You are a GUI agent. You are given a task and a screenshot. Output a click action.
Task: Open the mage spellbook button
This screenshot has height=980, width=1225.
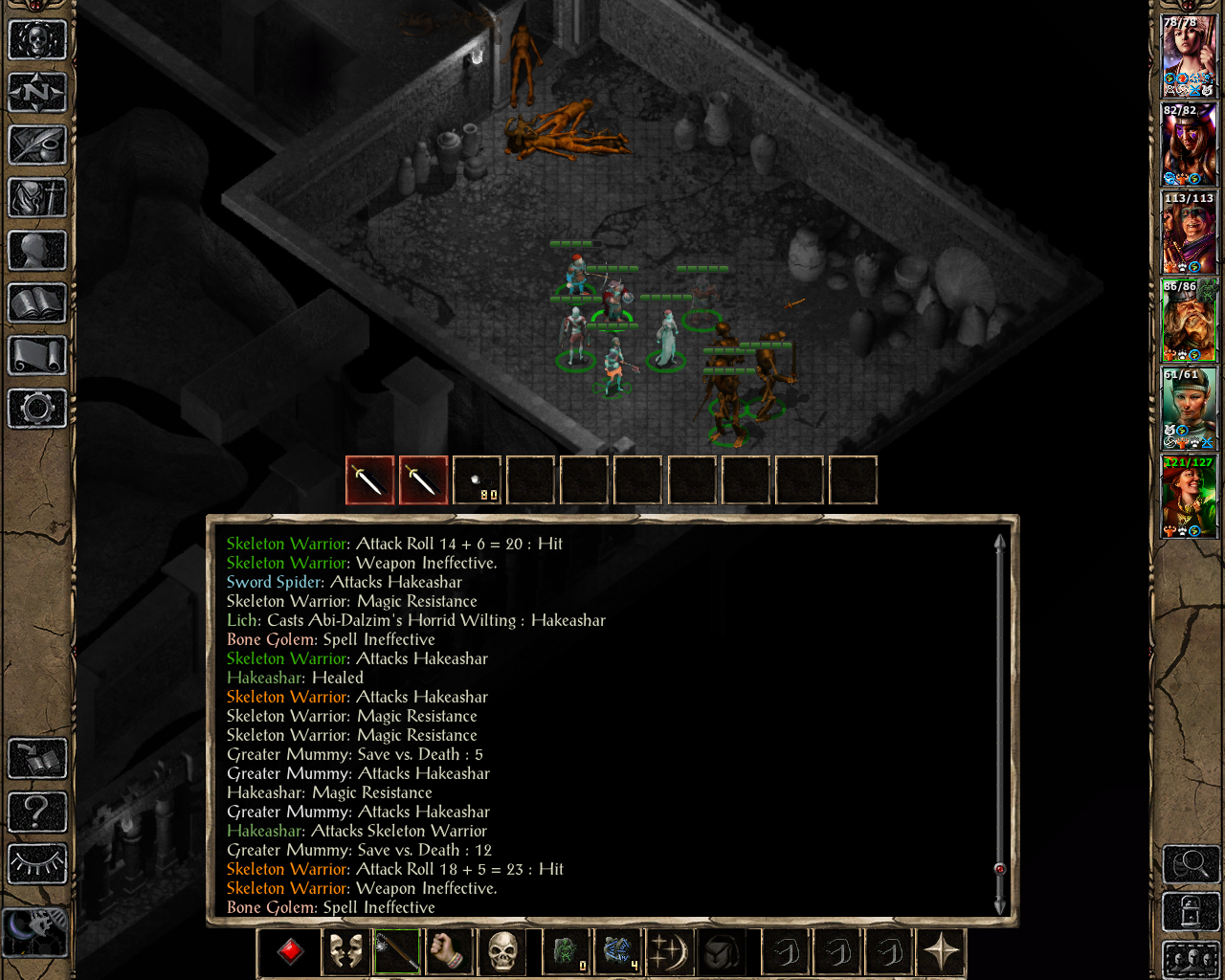click(37, 303)
